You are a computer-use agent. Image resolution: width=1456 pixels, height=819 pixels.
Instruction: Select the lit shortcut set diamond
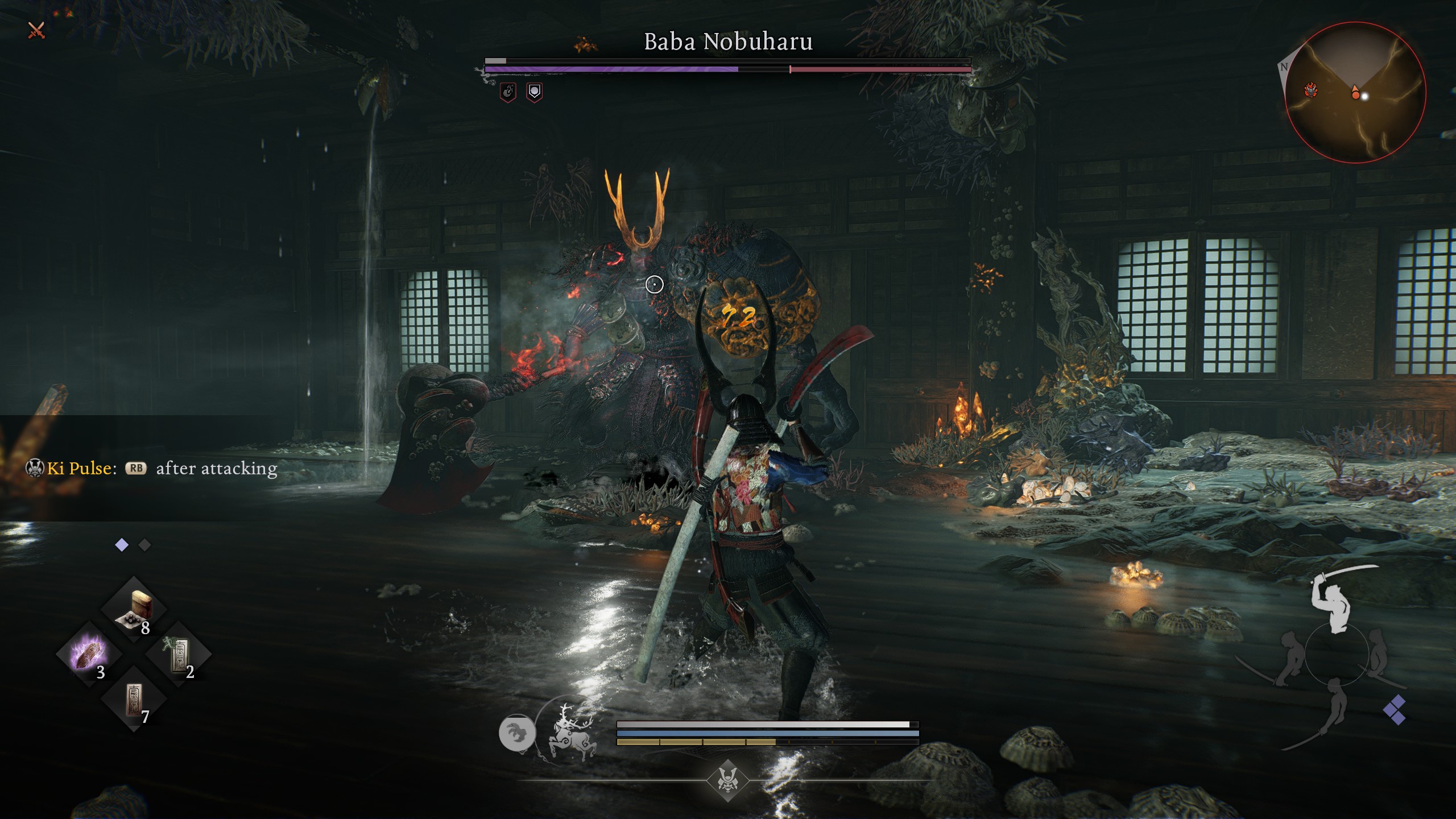click(122, 545)
